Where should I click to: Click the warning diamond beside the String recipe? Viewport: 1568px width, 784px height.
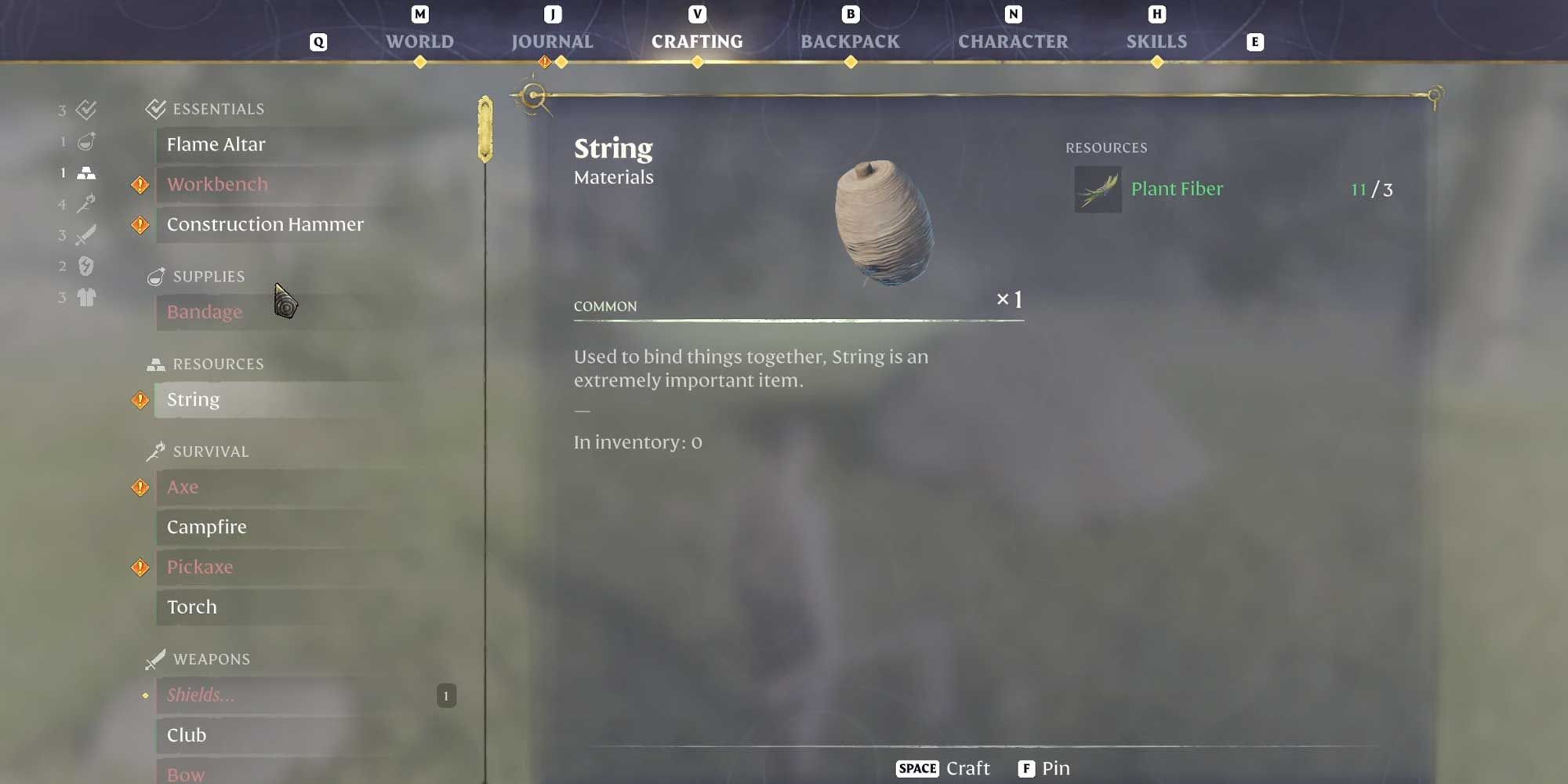(x=140, y=400)
